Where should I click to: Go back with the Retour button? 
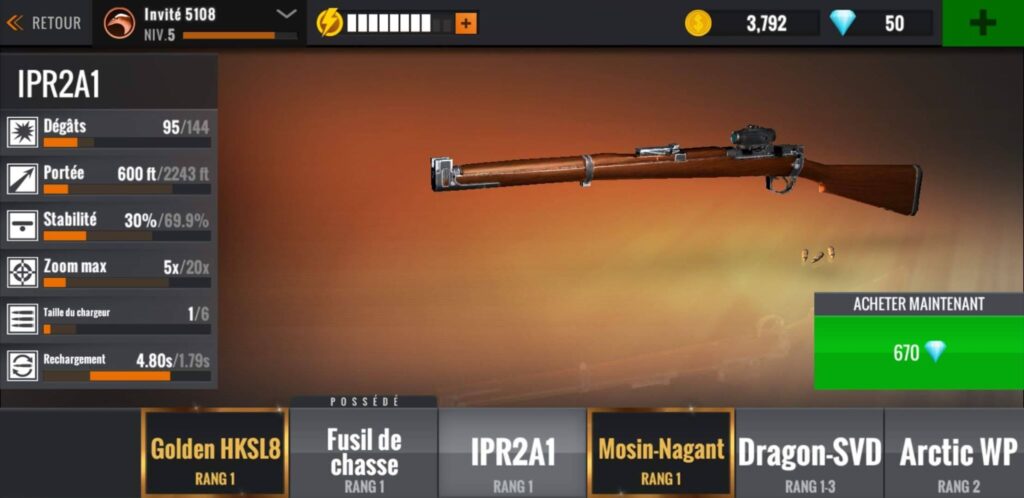[45, 22]
